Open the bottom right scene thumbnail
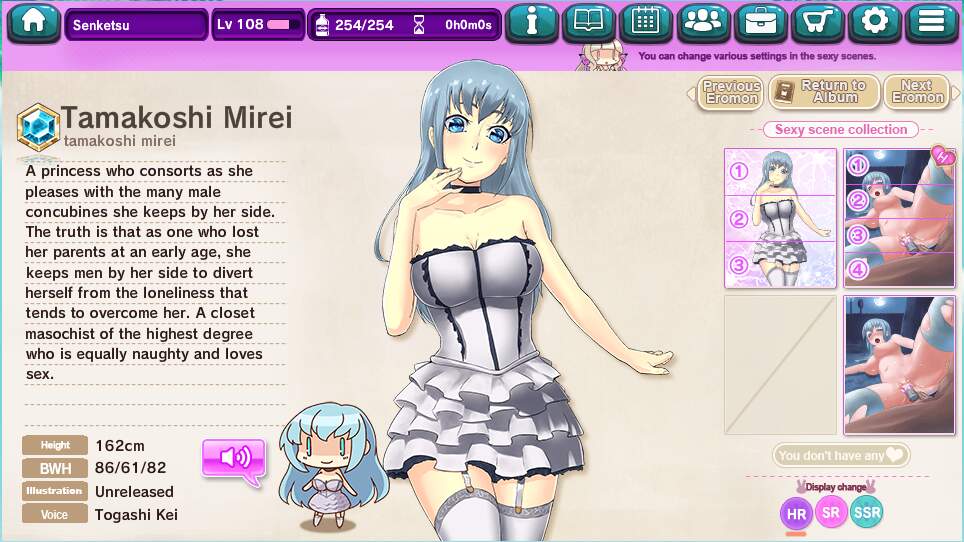The width and height of the screenshot is (964, 542). point(899,365)
